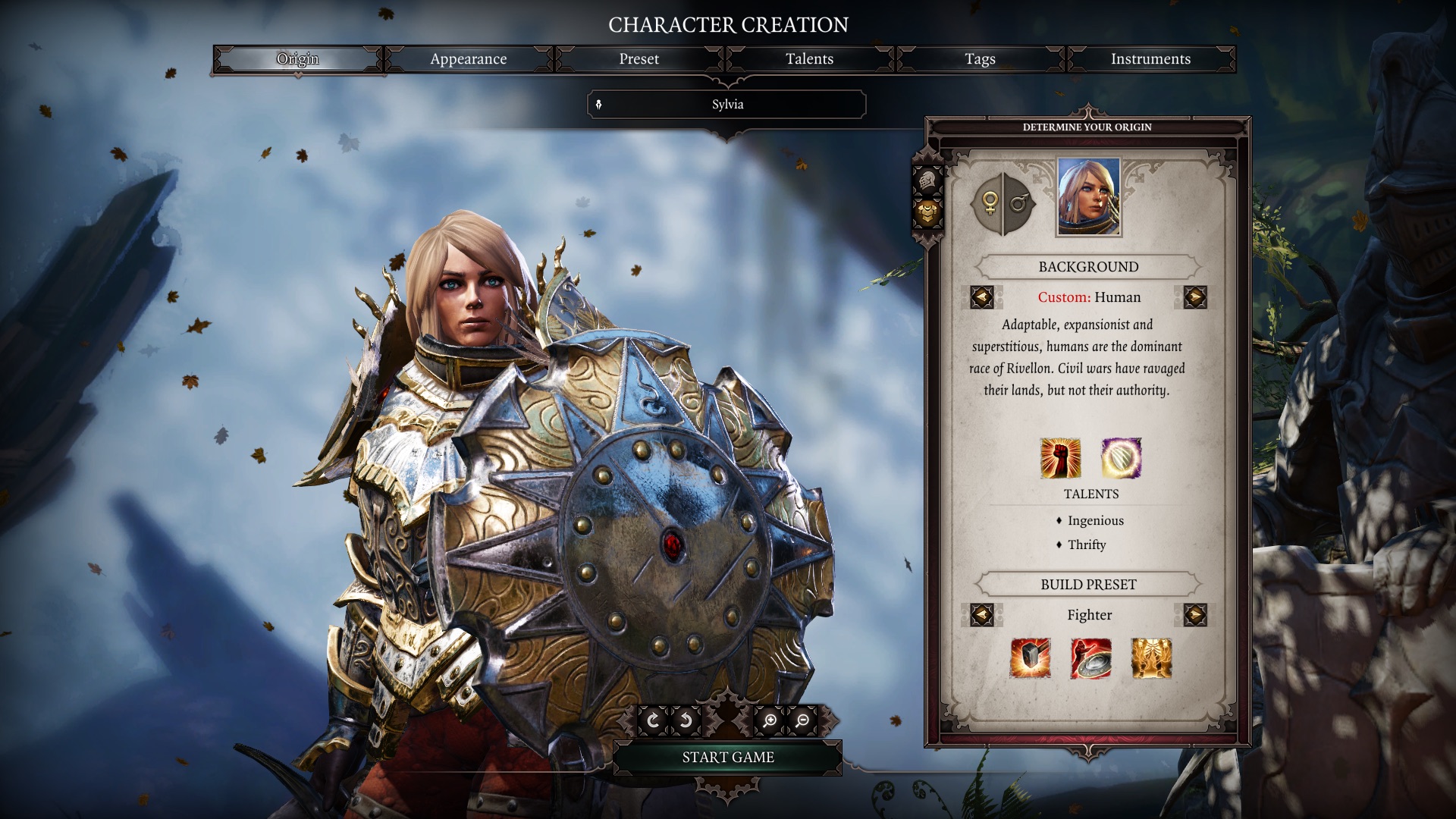This screenshot has width=1456, height=819.
Task: Show the Instruments tab
Action: [x=1150, y=59]
